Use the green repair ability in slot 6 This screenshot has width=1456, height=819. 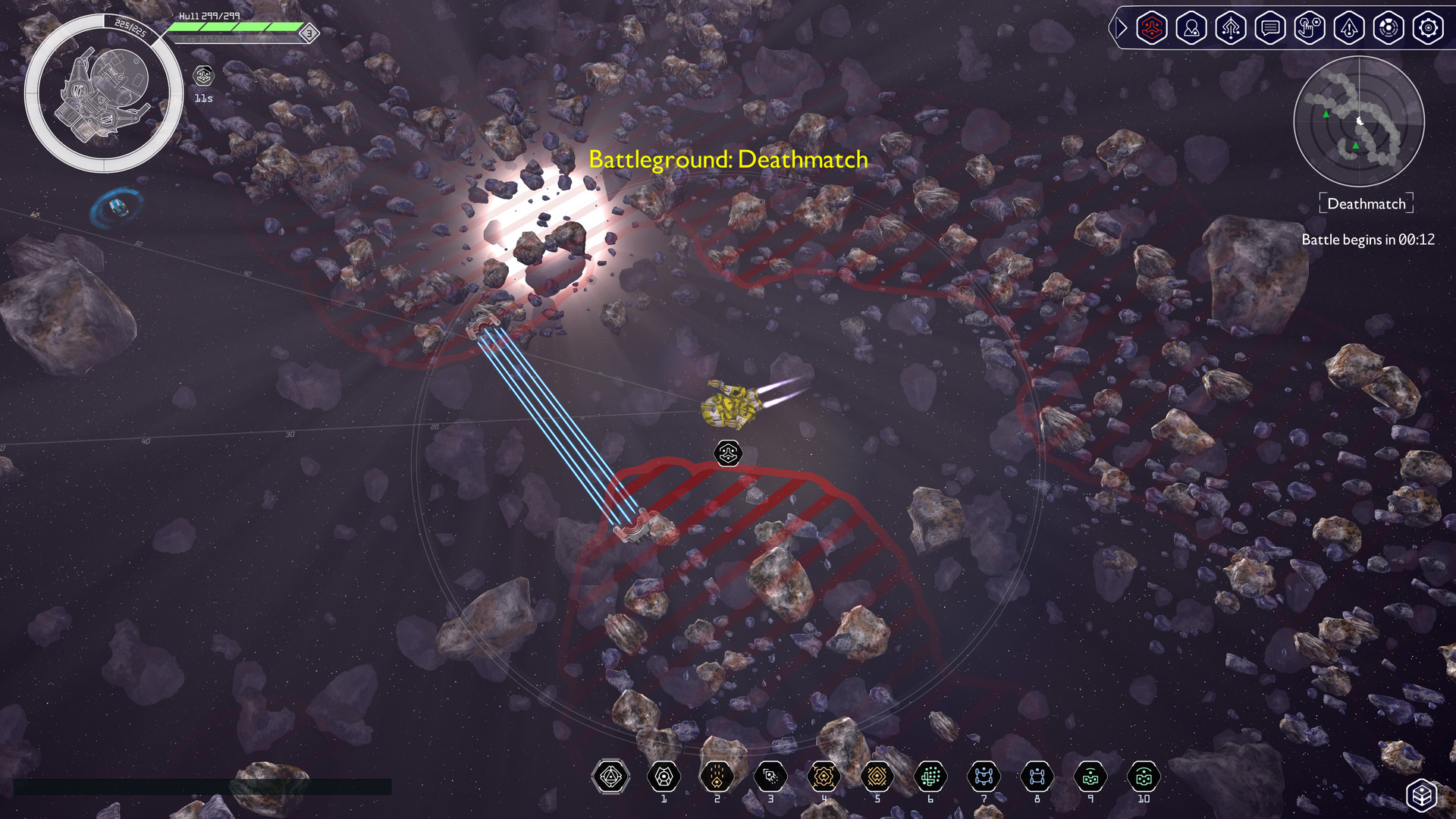tap(930, 775)
